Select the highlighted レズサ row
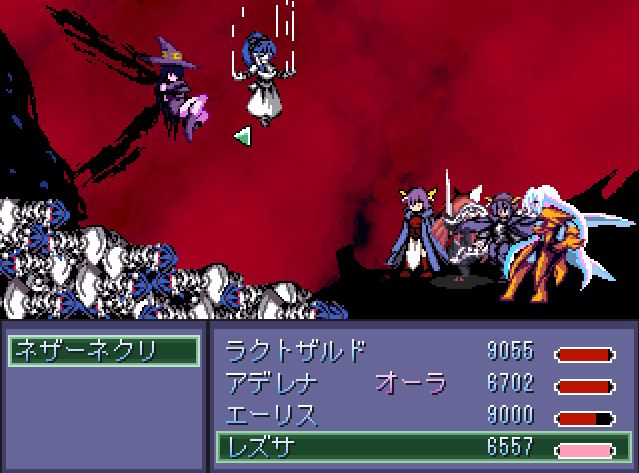The height and width of the screenshot is (473, 639). (x=420, y=446)
